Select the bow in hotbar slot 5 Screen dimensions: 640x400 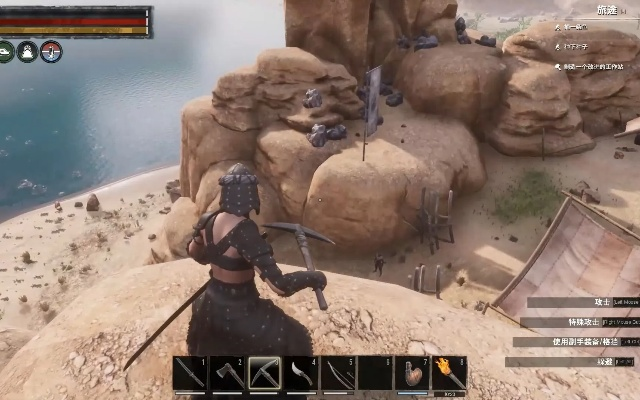338,373
